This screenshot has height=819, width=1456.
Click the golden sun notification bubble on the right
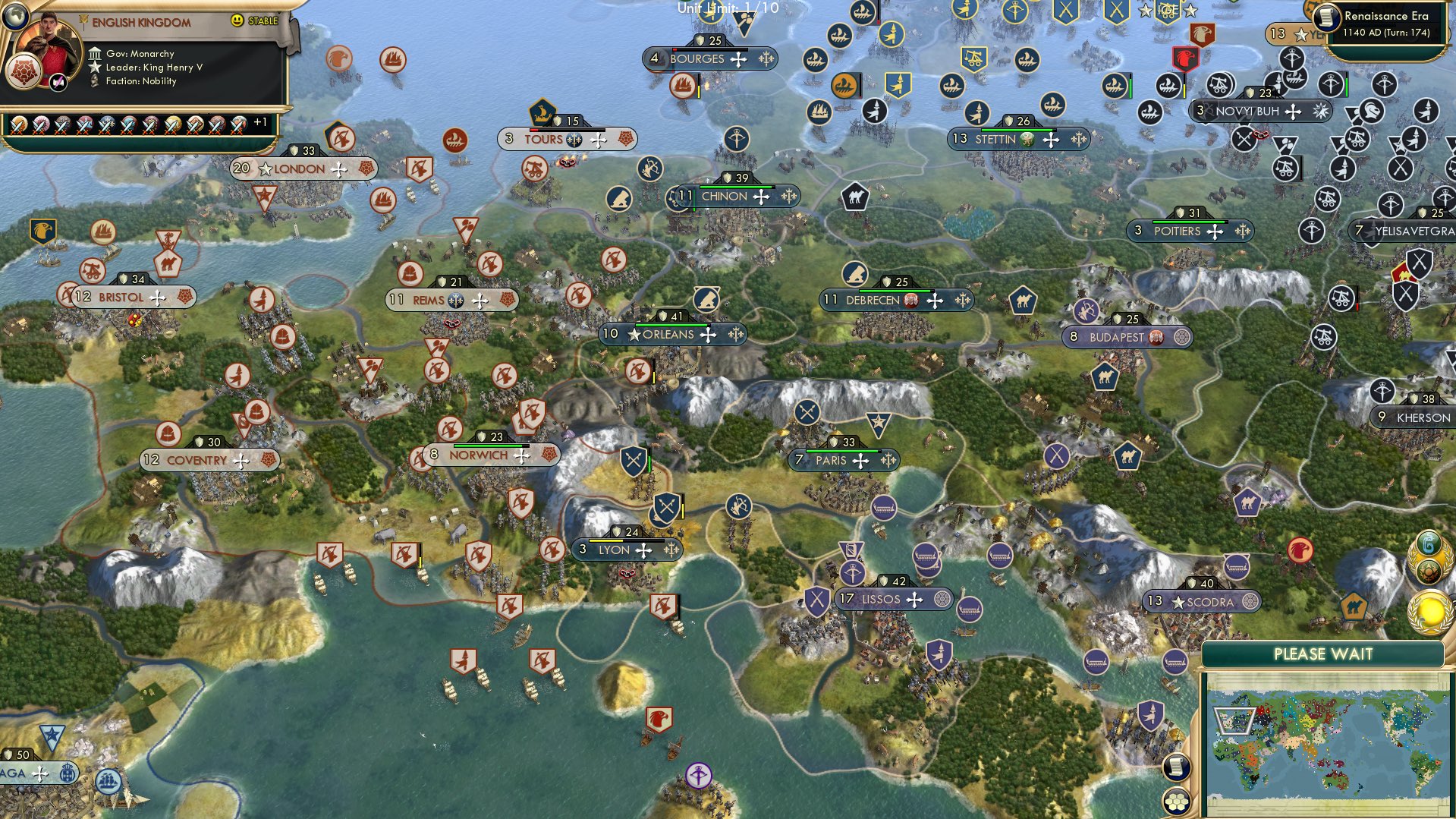coord(1429,609)
